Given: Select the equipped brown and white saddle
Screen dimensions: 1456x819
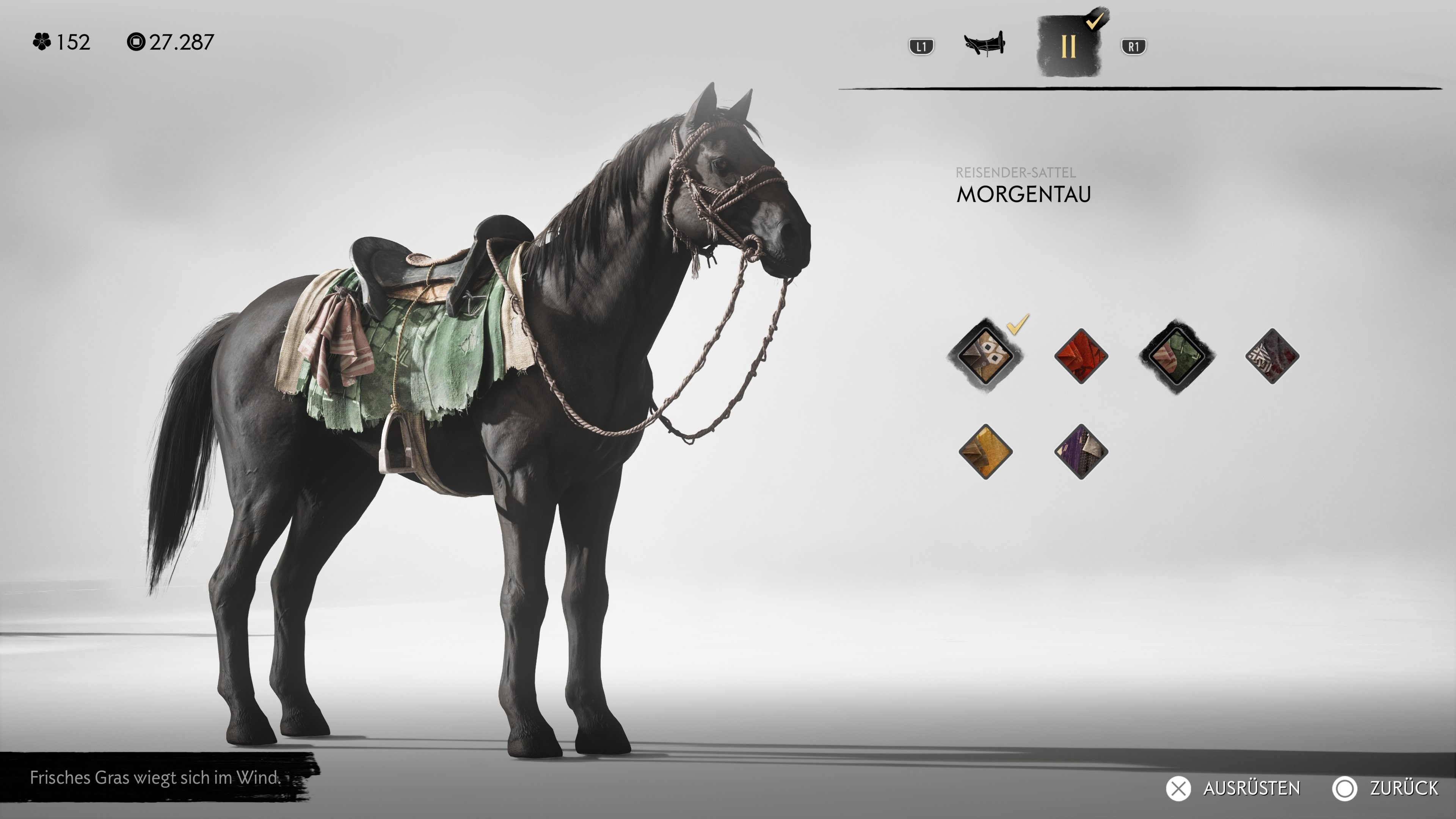Looking at the screenshot, I should [985, 356].
